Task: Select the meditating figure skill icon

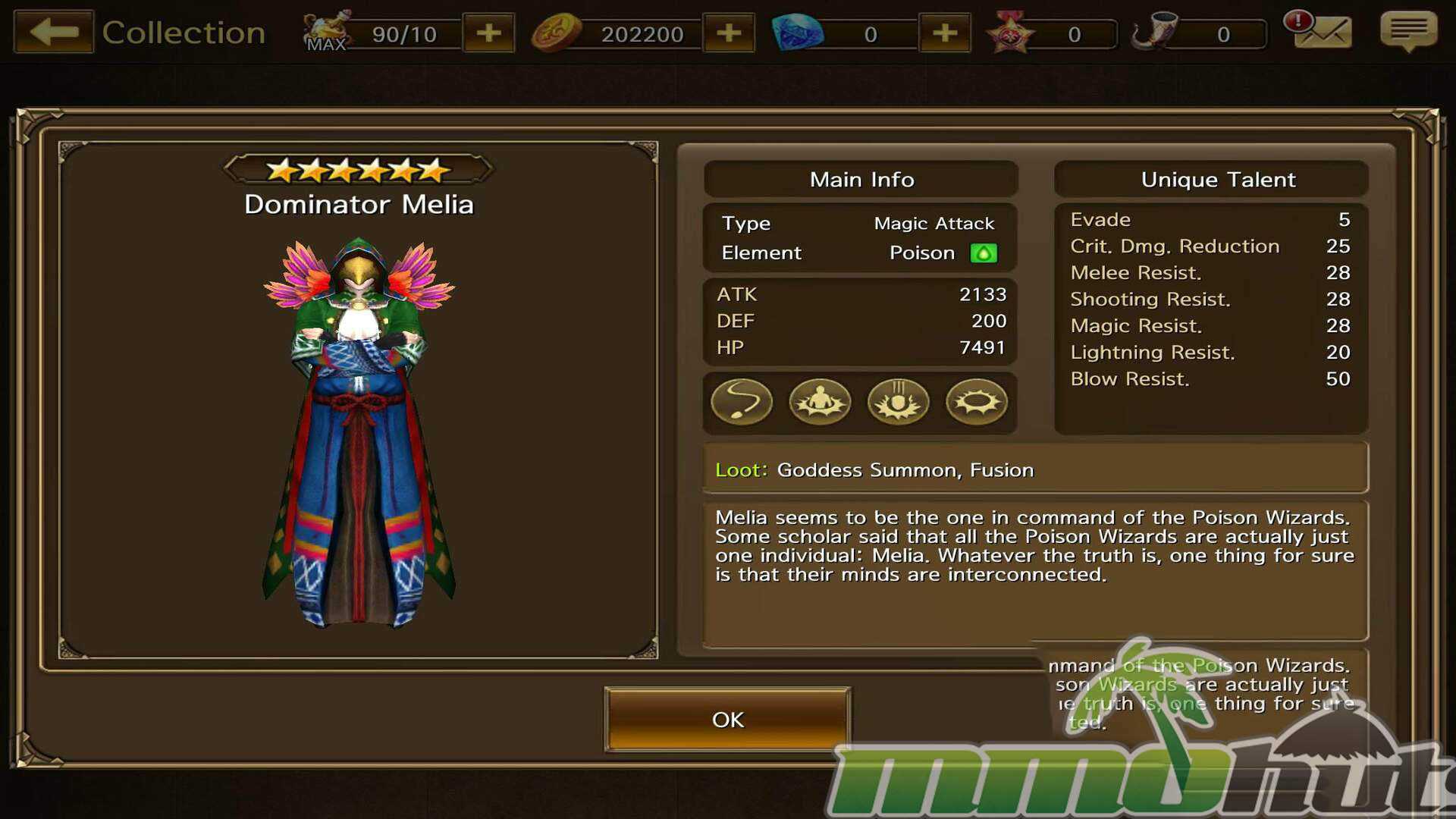Action: [820, 402]
